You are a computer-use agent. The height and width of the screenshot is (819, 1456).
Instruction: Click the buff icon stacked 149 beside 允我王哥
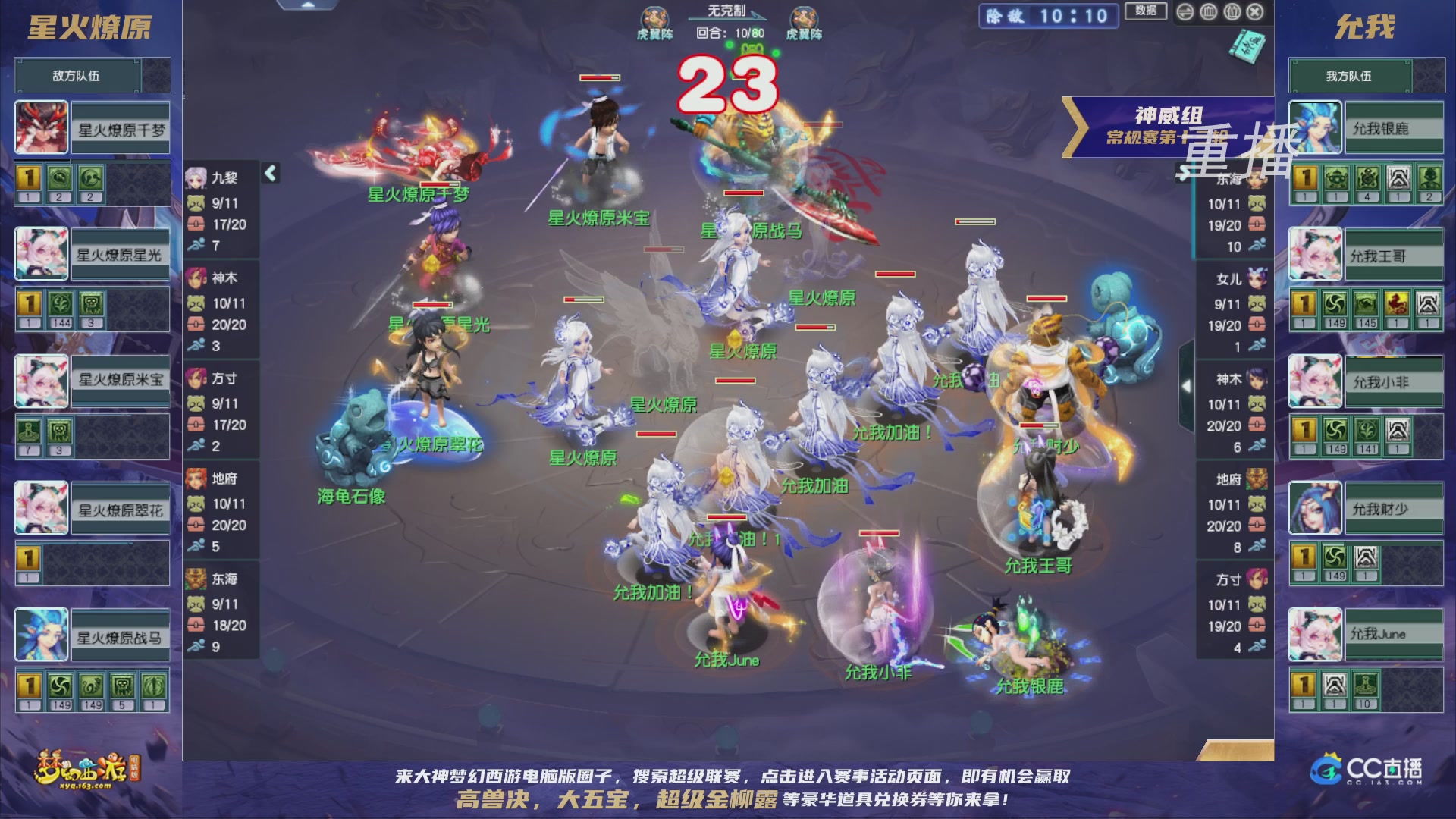click(x=1334, y=302)
